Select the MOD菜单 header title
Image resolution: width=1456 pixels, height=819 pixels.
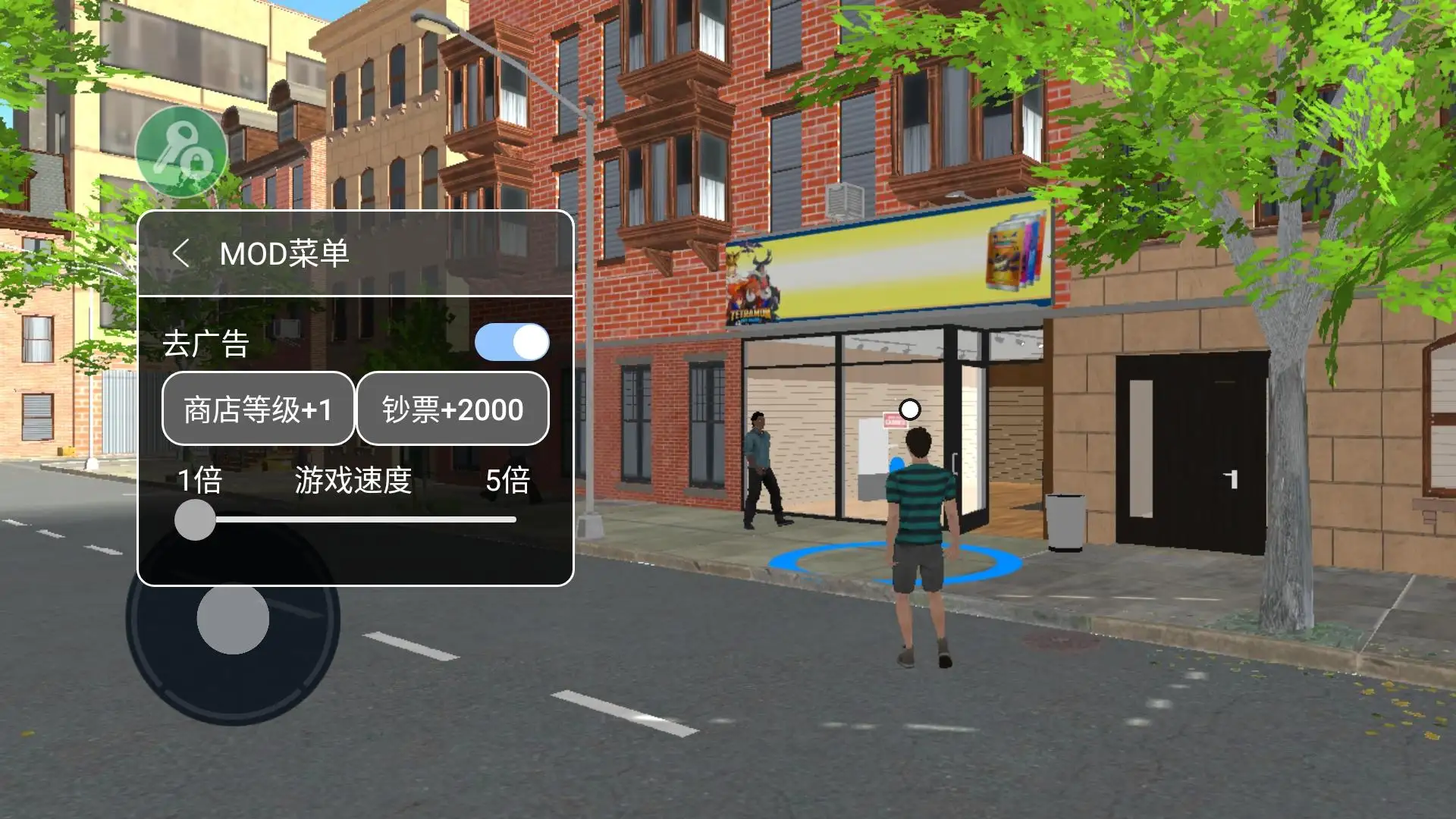click(283, 253)
